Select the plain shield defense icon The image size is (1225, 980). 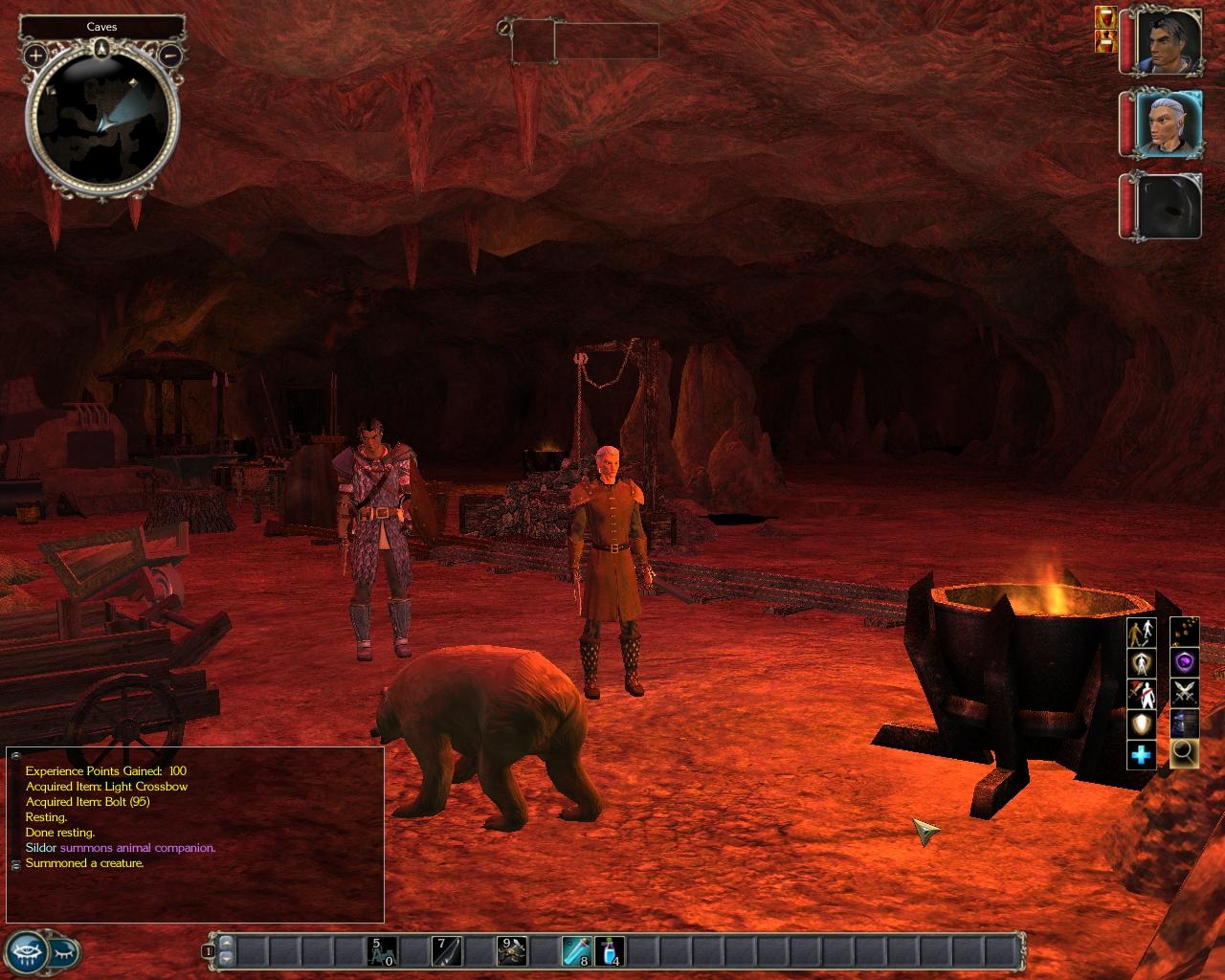[1141, 724]
